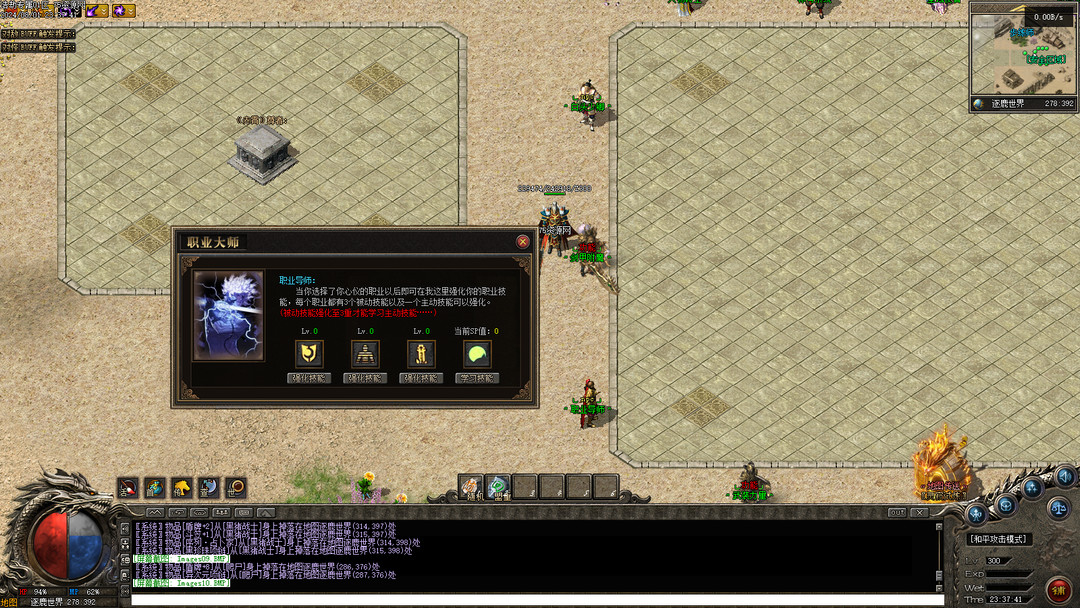Click the 'out' button above chat
The height and width of the screenshot is (608, 1080).
click(x=897, y=512)
